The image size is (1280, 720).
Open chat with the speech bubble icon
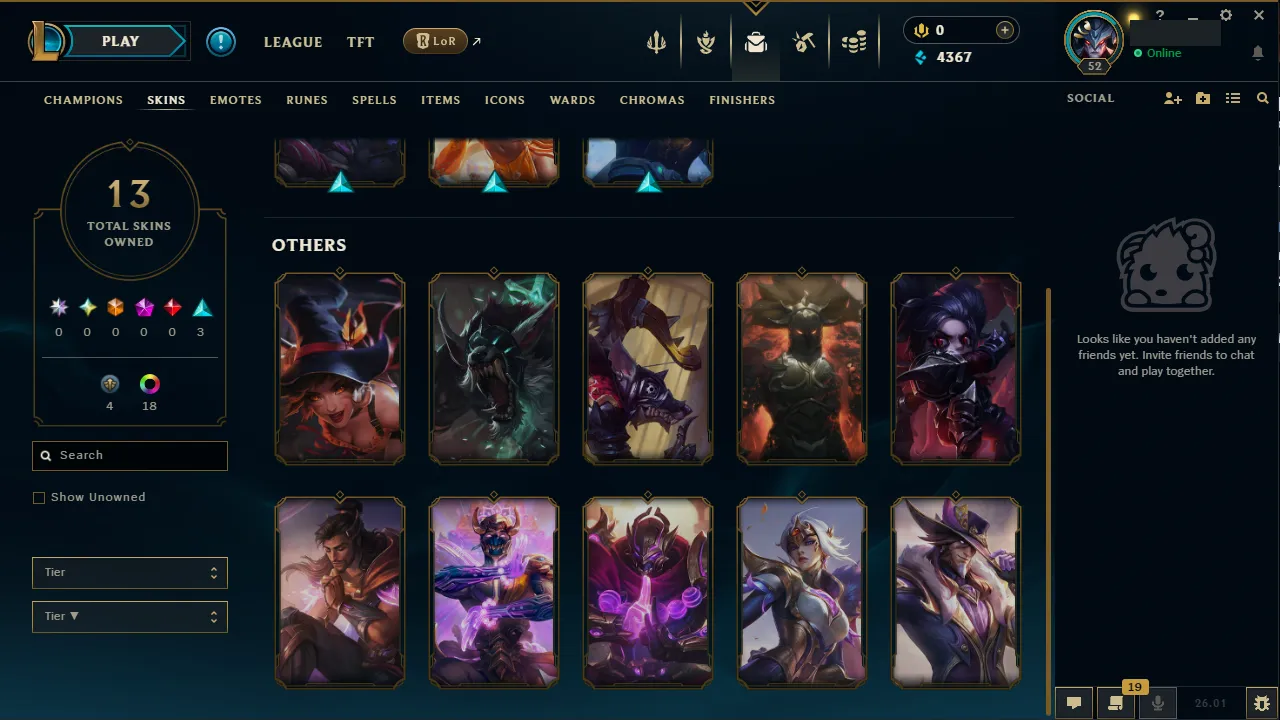[1073, 702]
